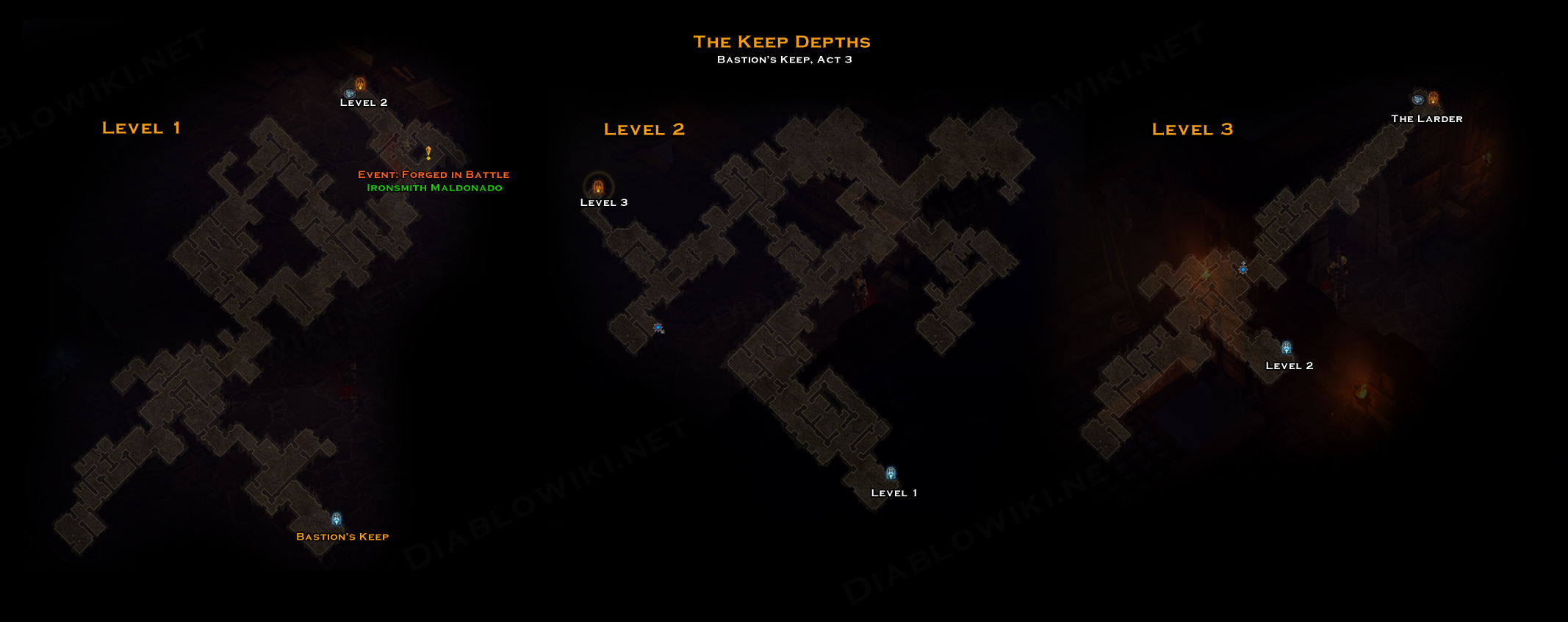The image size is (1568, 622).
Task: Select the blue Level 1 exit marker
Action: click(891, 473)
